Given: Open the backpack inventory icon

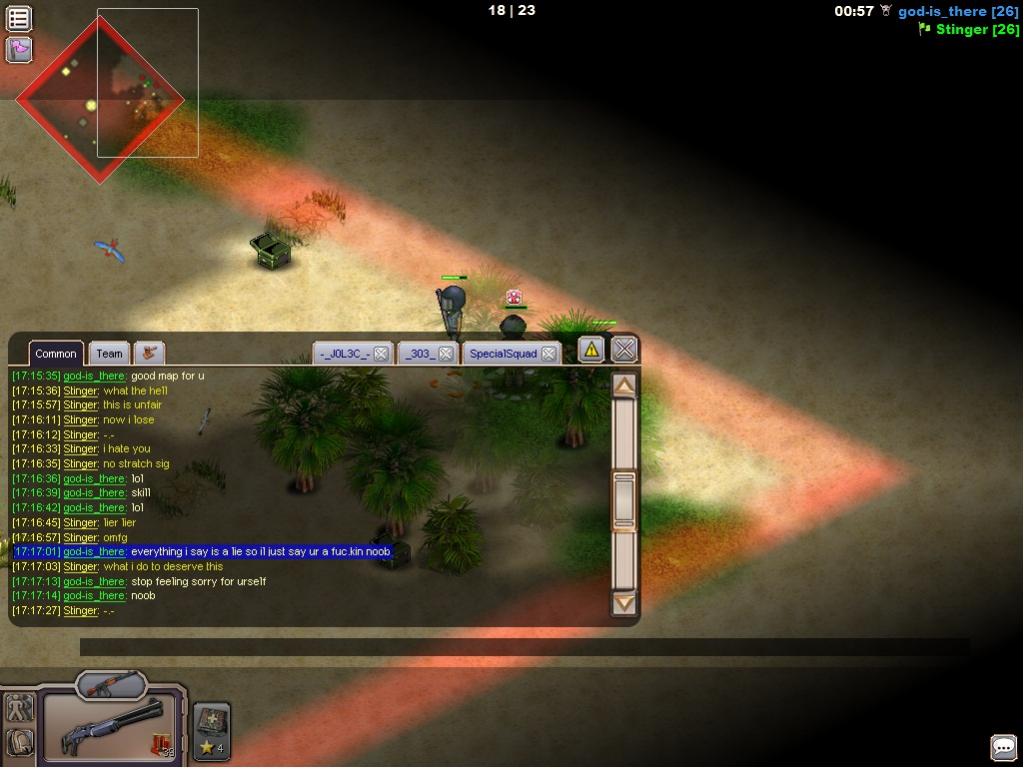Looking at the screenshot, I should click(20, 742).
